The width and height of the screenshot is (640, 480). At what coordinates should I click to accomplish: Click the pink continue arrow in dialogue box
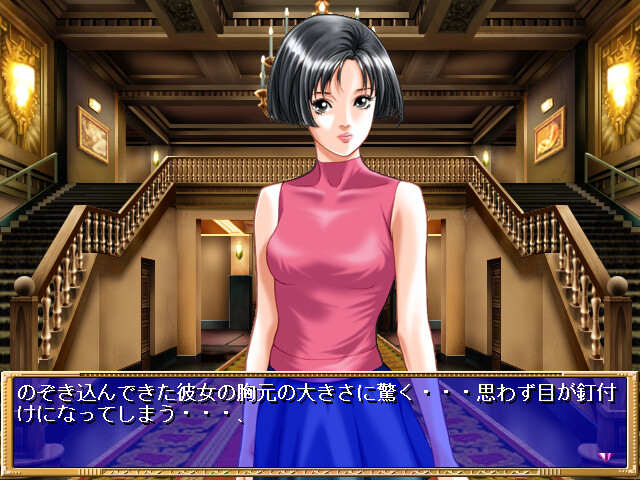[x=604, y=455]
